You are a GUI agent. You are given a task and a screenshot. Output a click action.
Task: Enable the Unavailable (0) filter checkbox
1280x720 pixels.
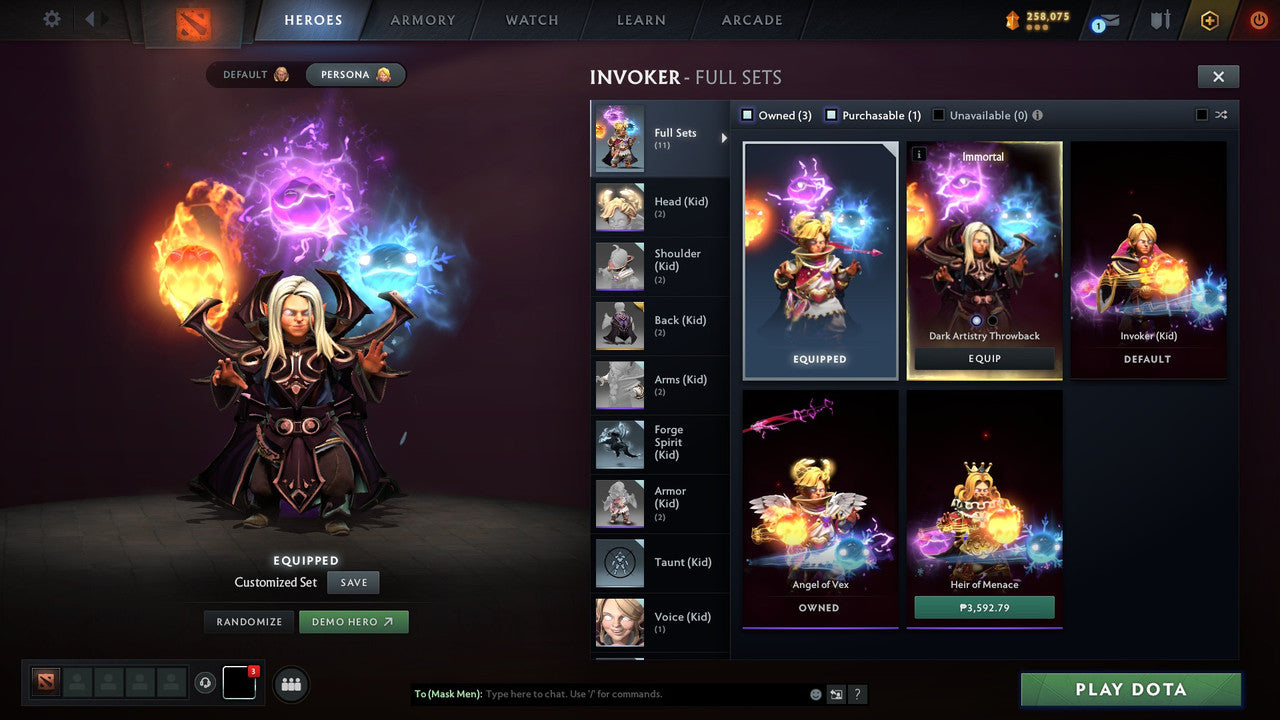(938, 115)
